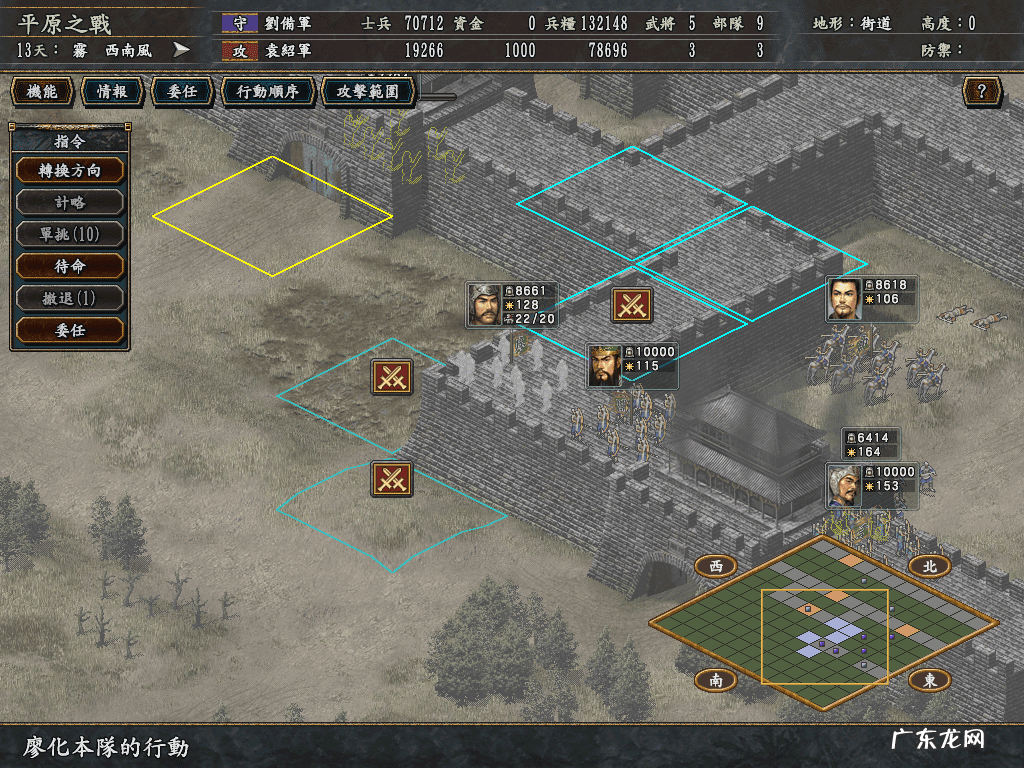Open the 機能 function menu

click(x=42, y=92)
